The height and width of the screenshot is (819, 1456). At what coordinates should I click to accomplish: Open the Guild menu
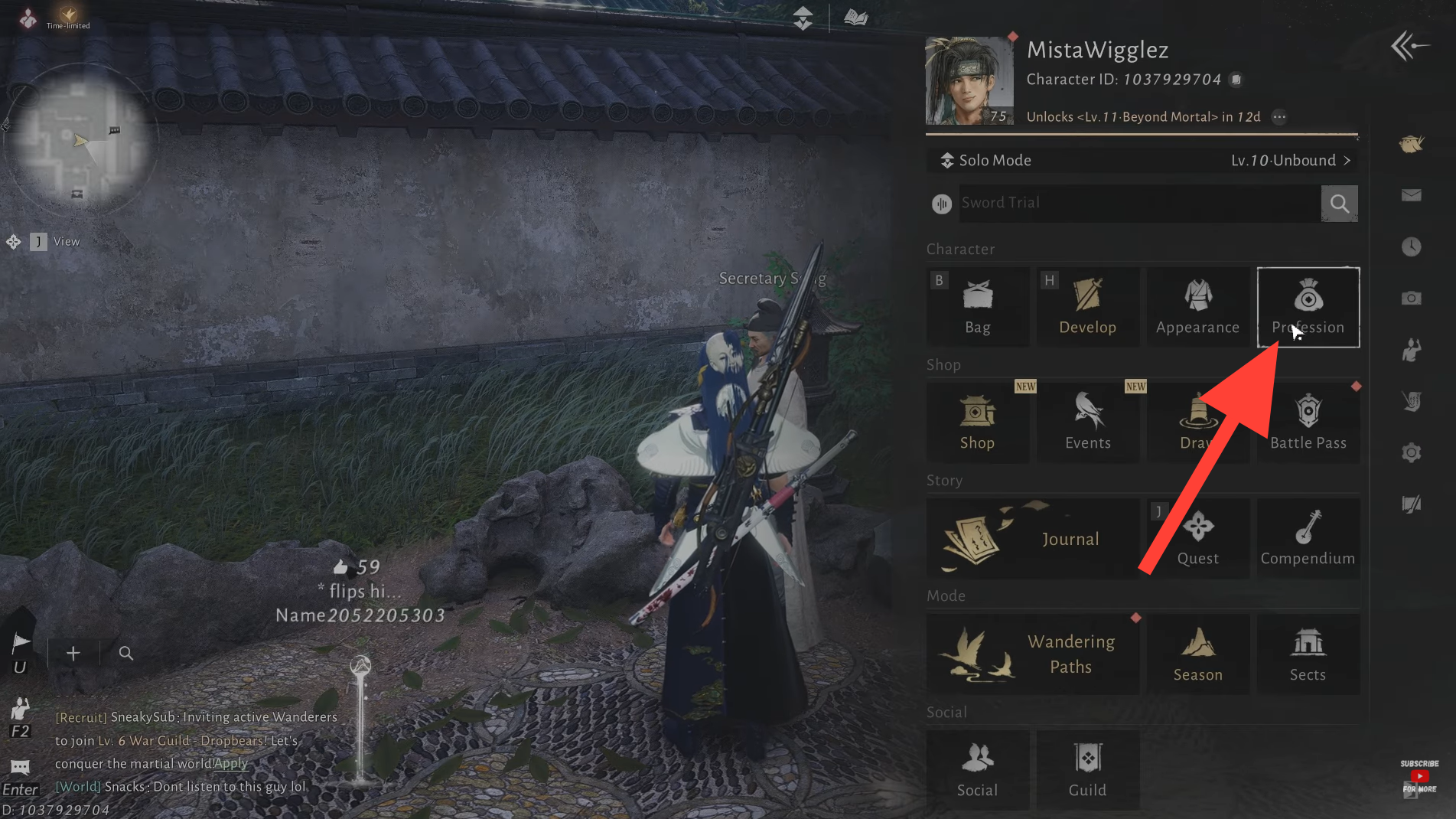pos(1087,769)
